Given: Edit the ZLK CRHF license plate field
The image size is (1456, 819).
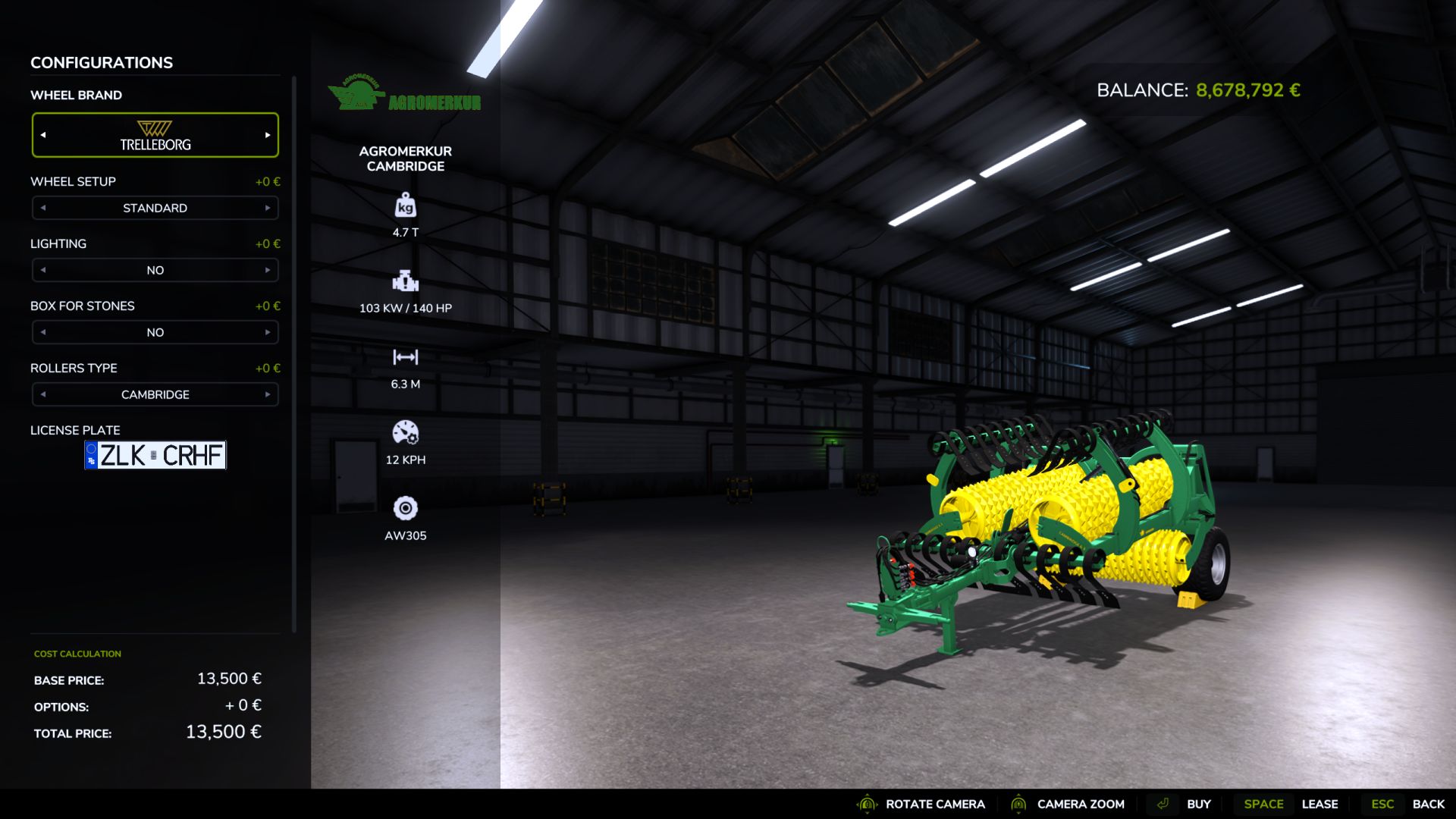Looking at the screenshot, I should click(155, 455).
